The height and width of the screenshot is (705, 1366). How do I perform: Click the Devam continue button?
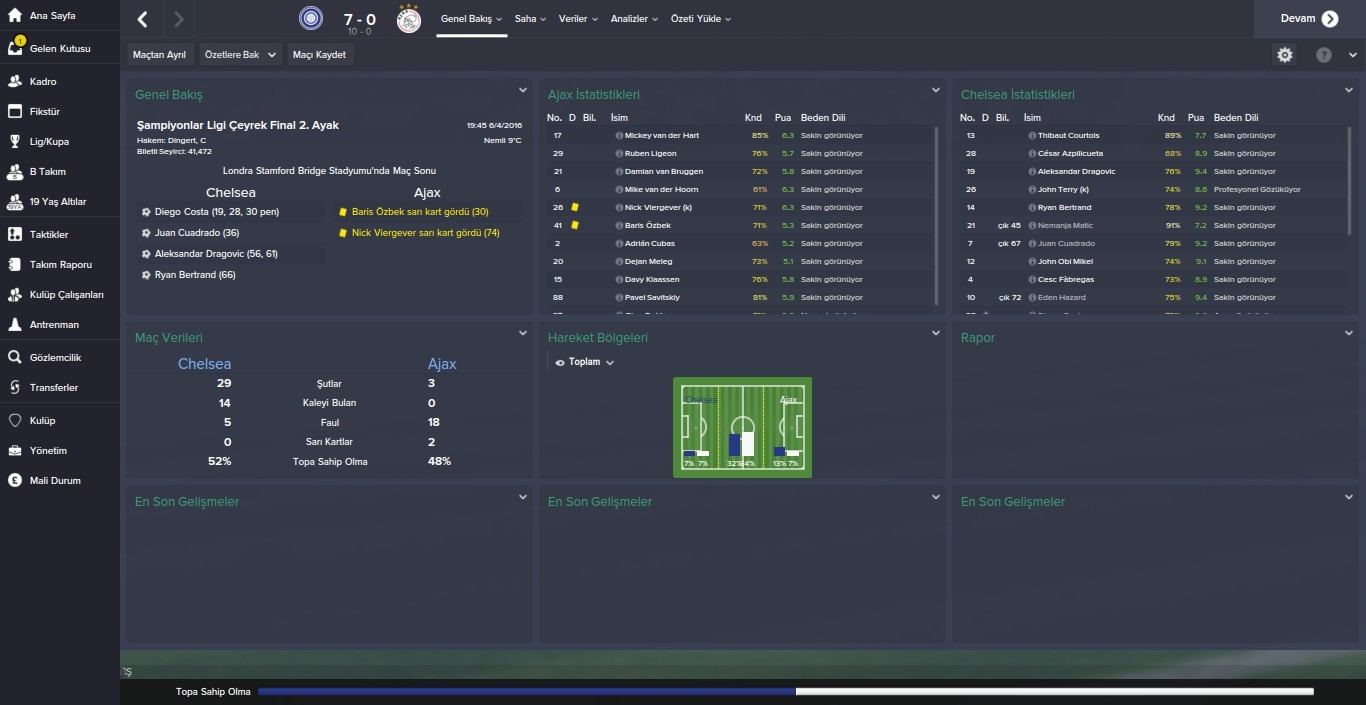pyautogui.click(x=1309, y=19)
